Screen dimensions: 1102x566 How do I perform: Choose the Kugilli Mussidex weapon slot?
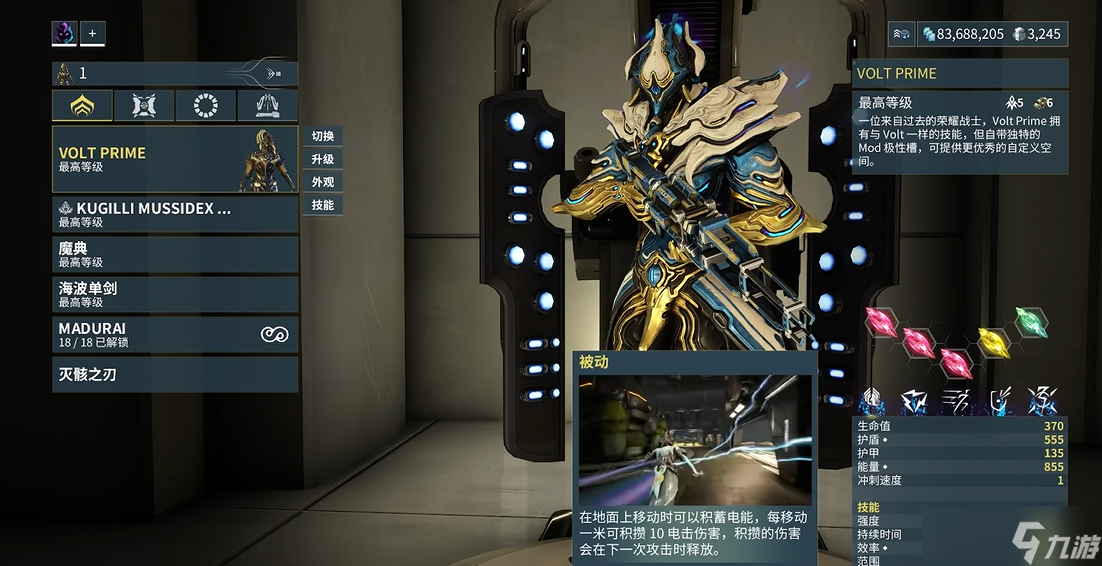[x=175, y=214]
